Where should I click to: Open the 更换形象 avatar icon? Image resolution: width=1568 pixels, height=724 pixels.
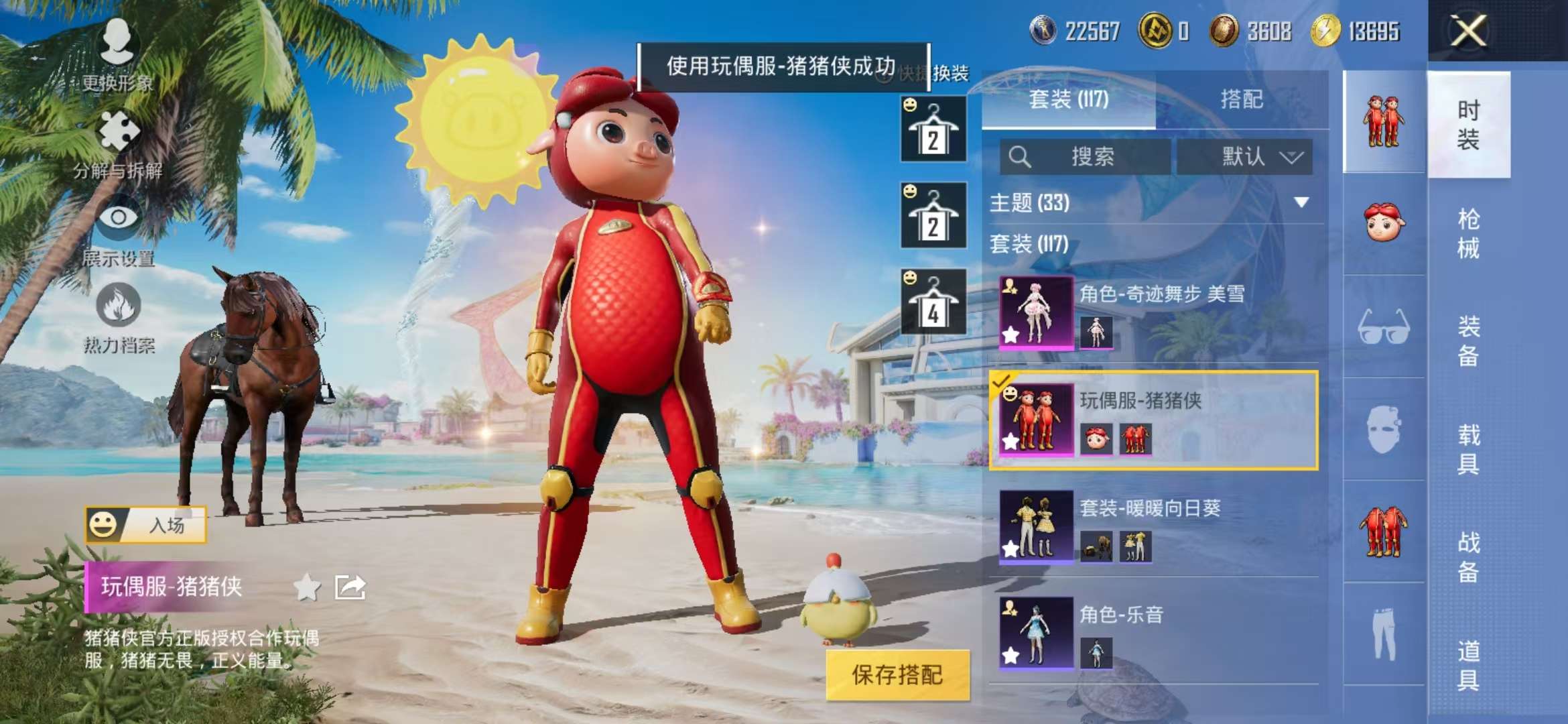(x=119, y=42)
